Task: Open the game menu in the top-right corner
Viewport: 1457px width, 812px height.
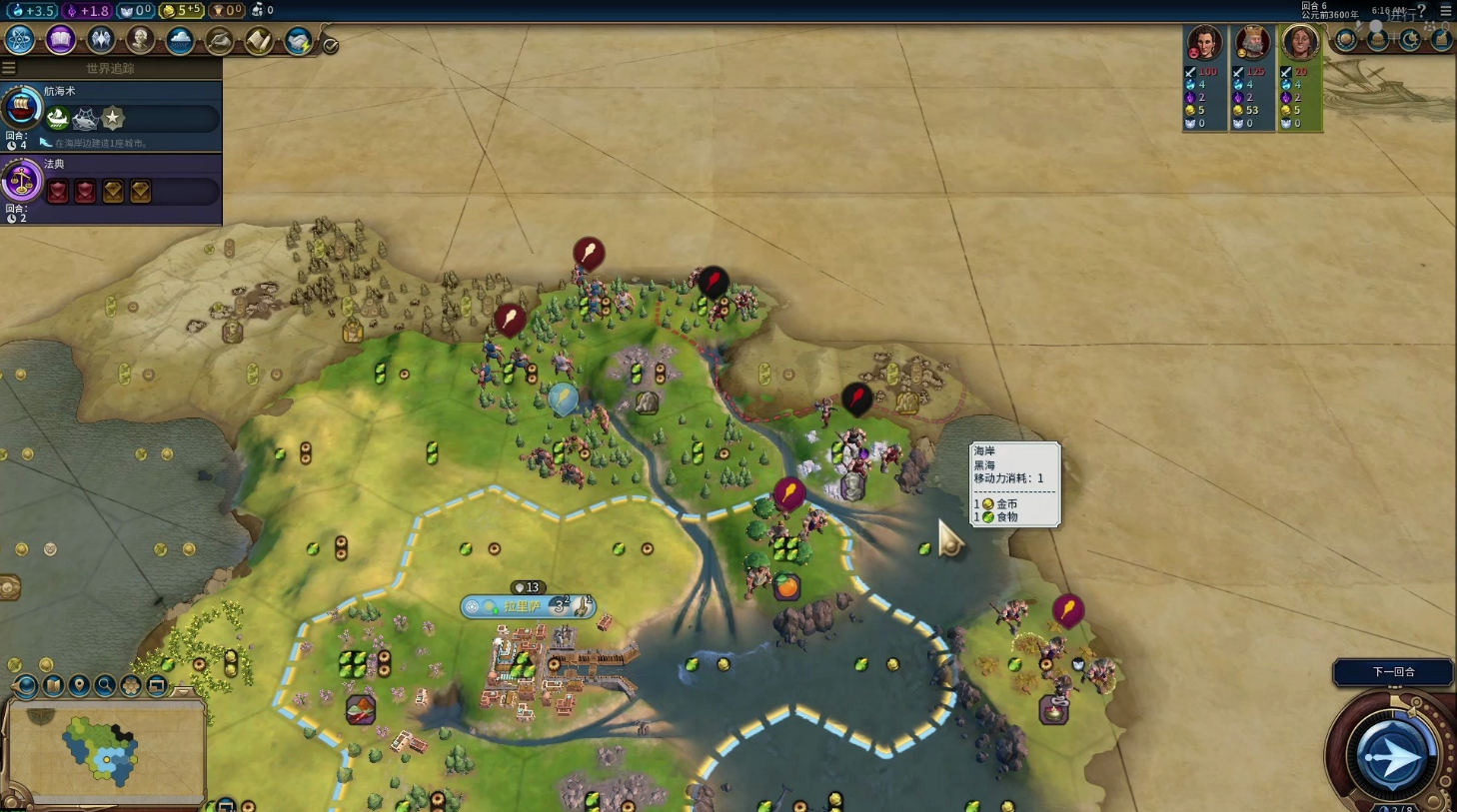Action: pos(1445,10)
